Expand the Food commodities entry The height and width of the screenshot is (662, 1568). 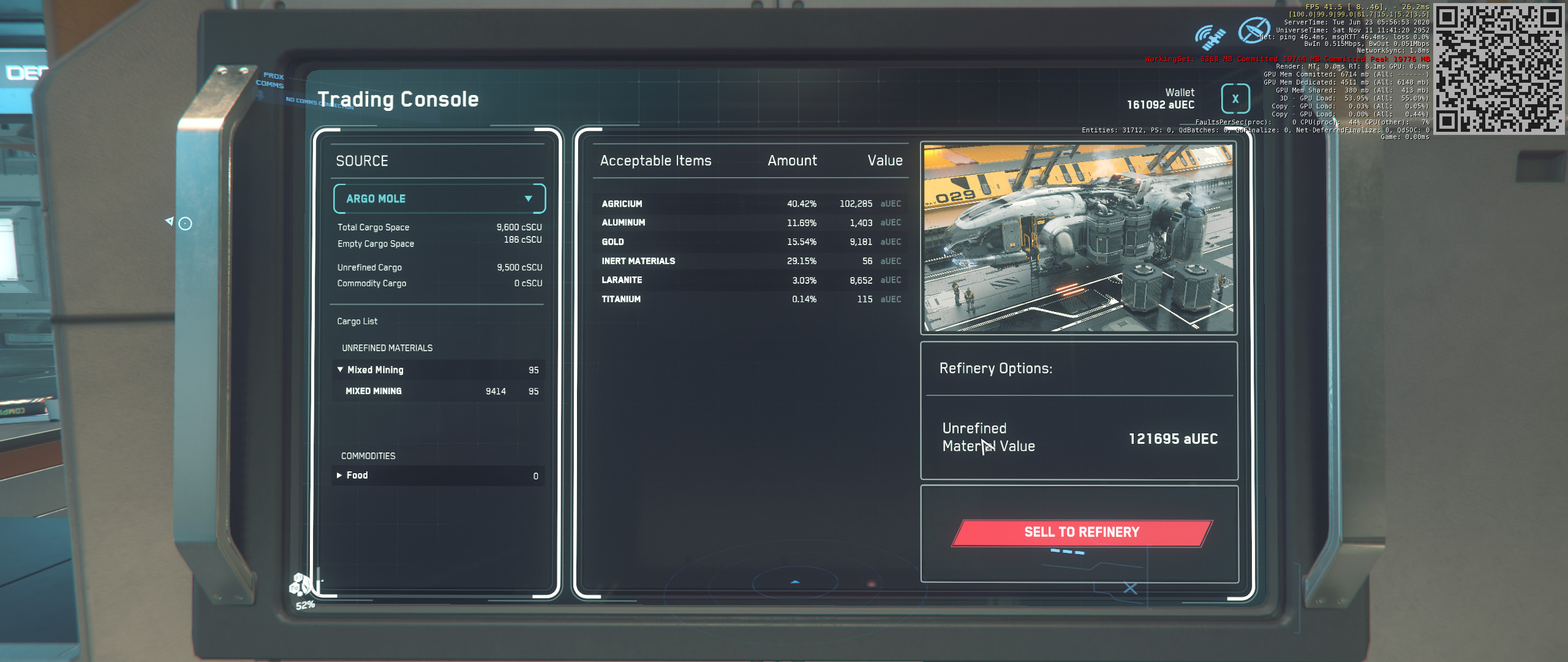pyautogui.click(x=339, y=476)
